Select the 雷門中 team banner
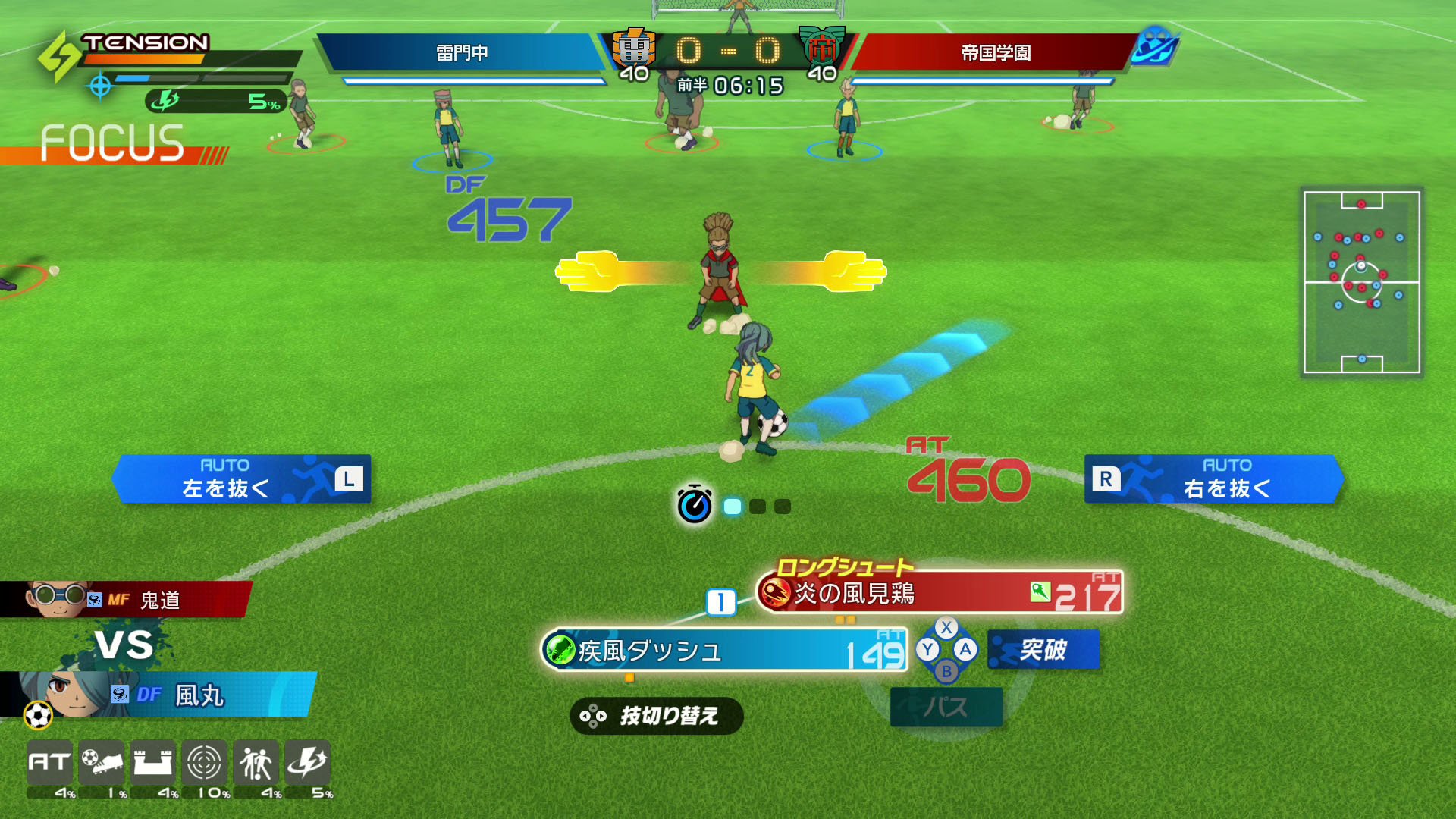This screenshot has width=1456, height=819. pos(463,54)
